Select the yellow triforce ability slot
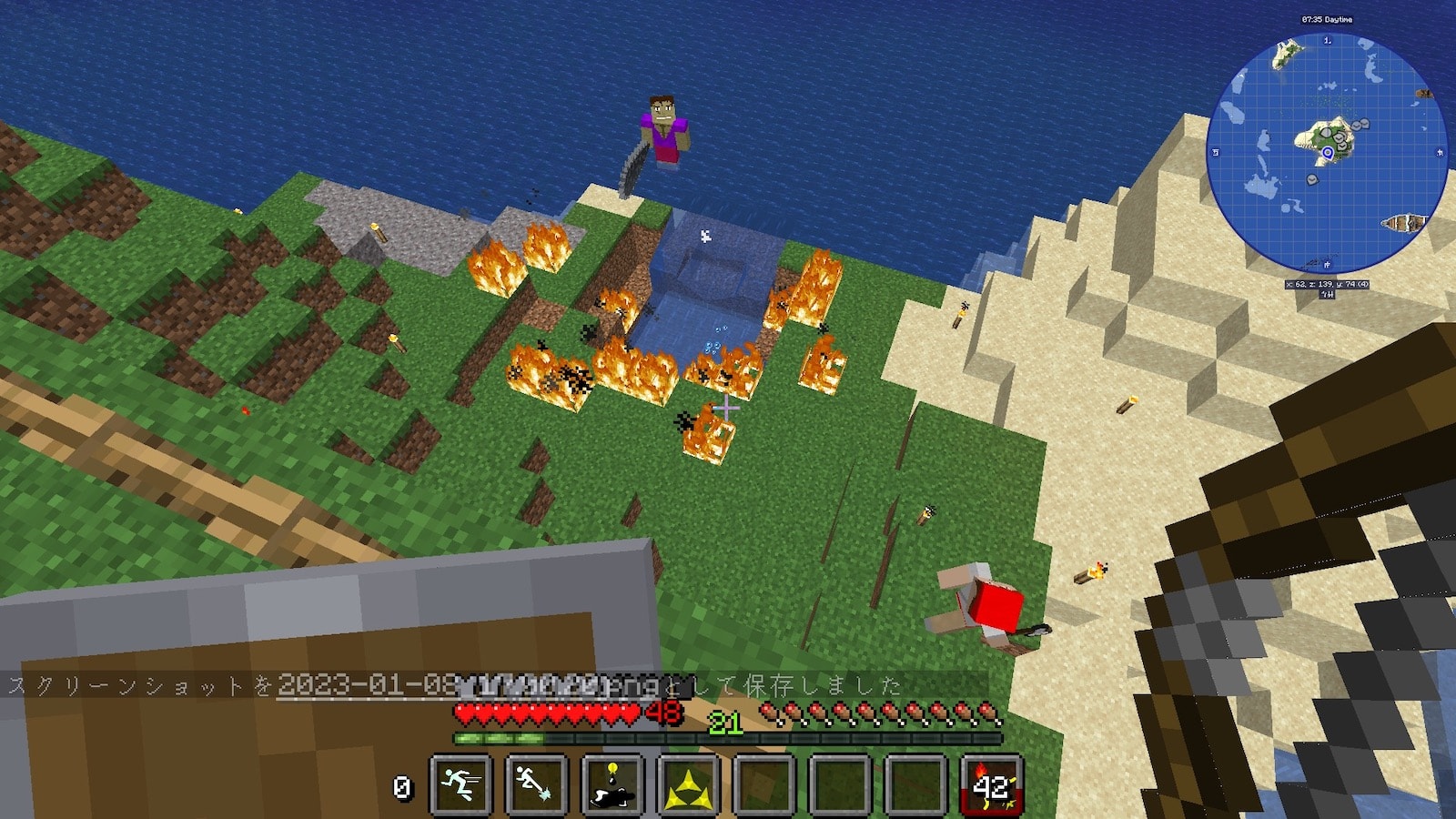Viewport: 1456px width, 819px height. click(x=689, y=784)
